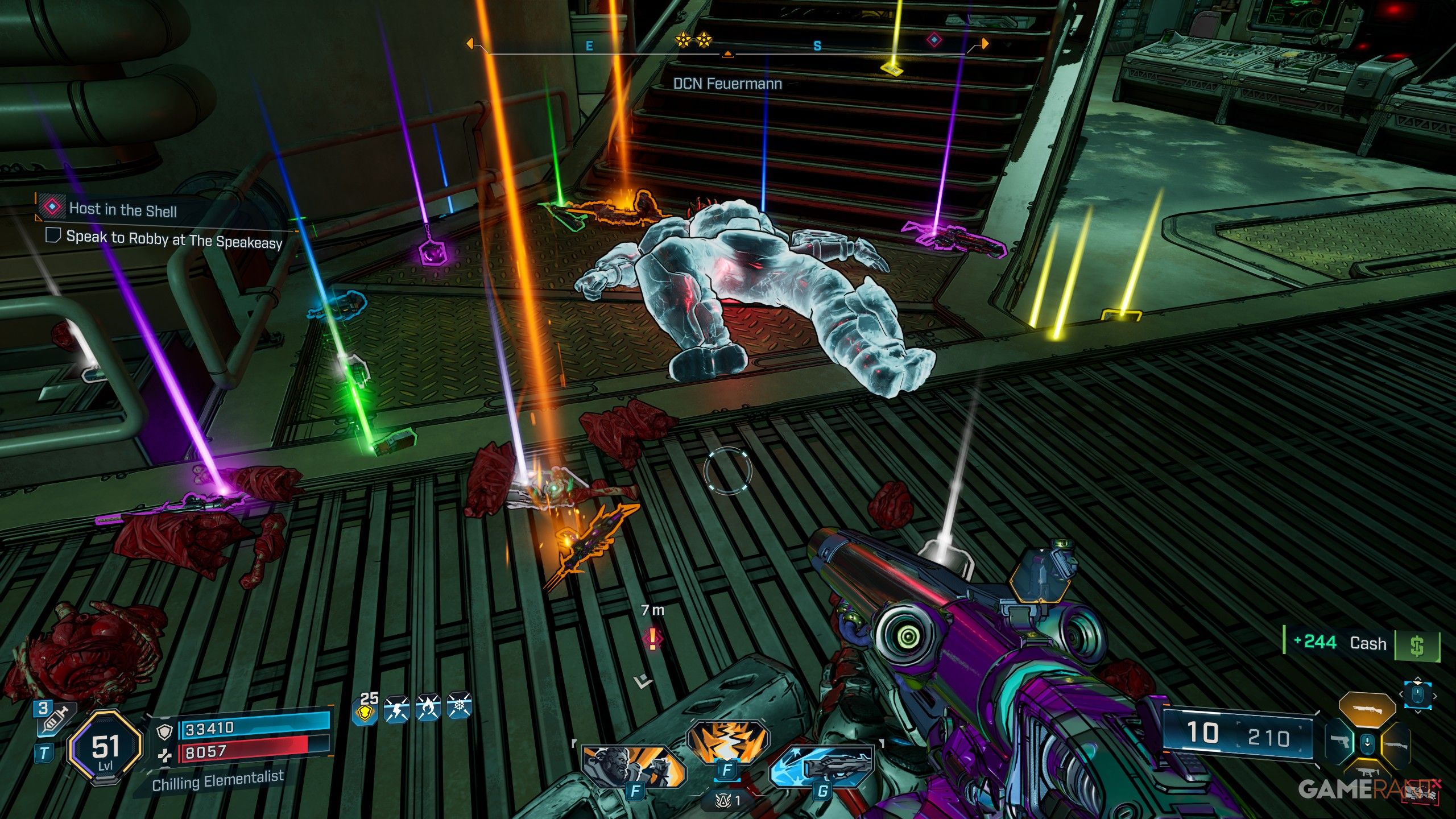Equip the SMG in the bottom weapon slot

[x=1367, y=773]
